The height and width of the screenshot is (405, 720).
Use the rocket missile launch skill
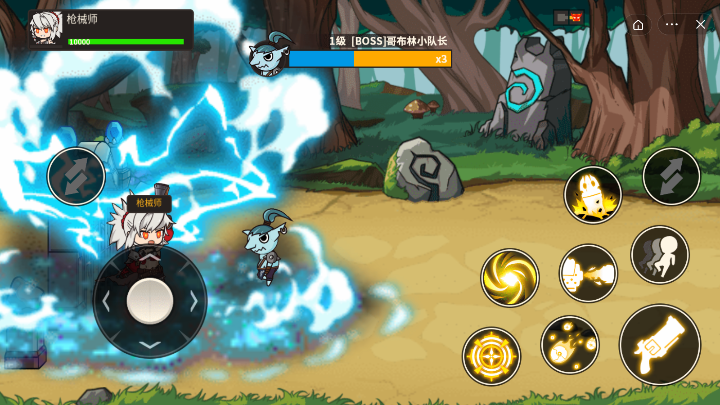593,195
